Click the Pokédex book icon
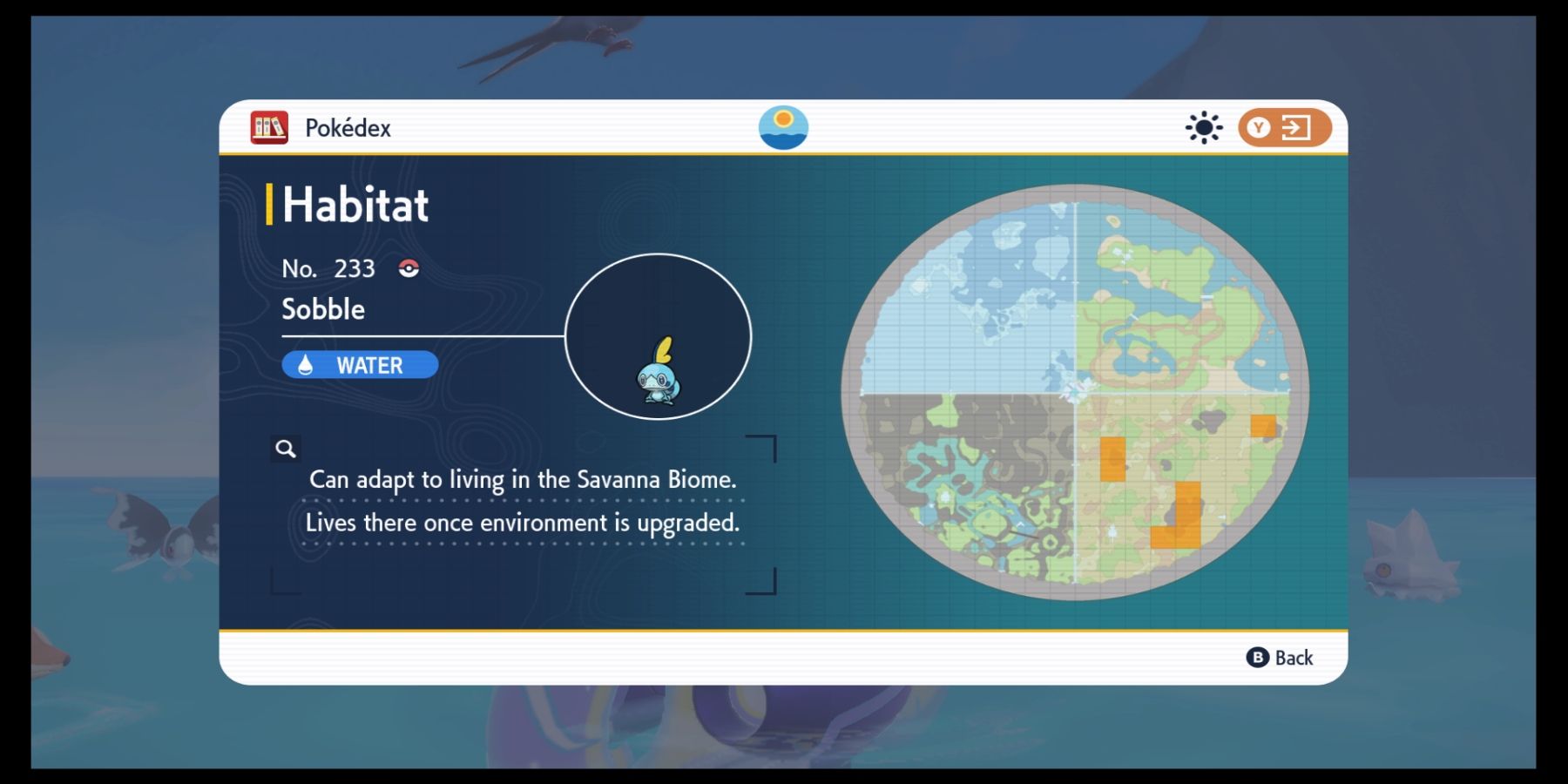1568x784 pixels. (267, 127)
